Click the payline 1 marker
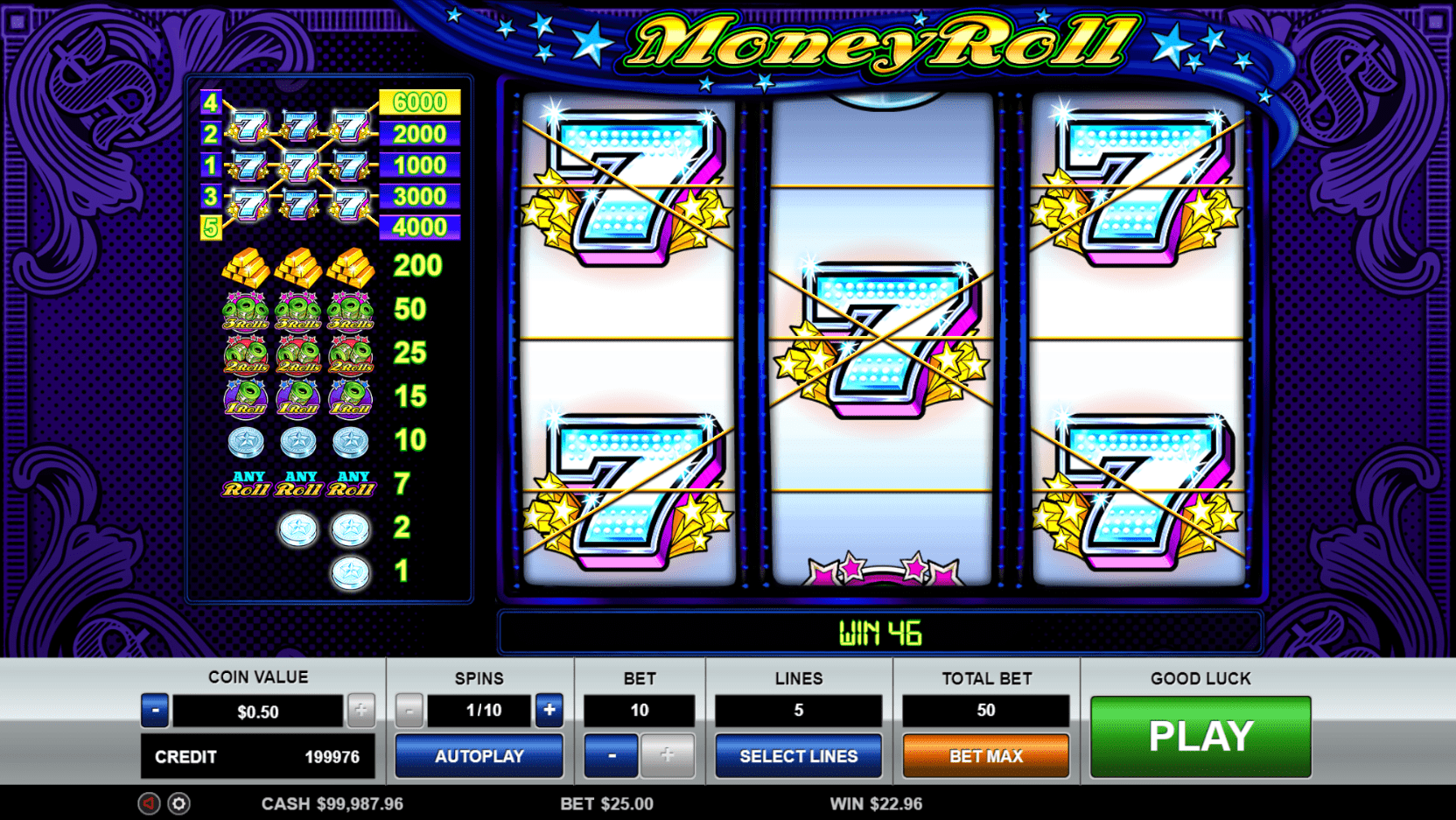The width and height of the screenshot is (1456, 820). tap(209, 165)
